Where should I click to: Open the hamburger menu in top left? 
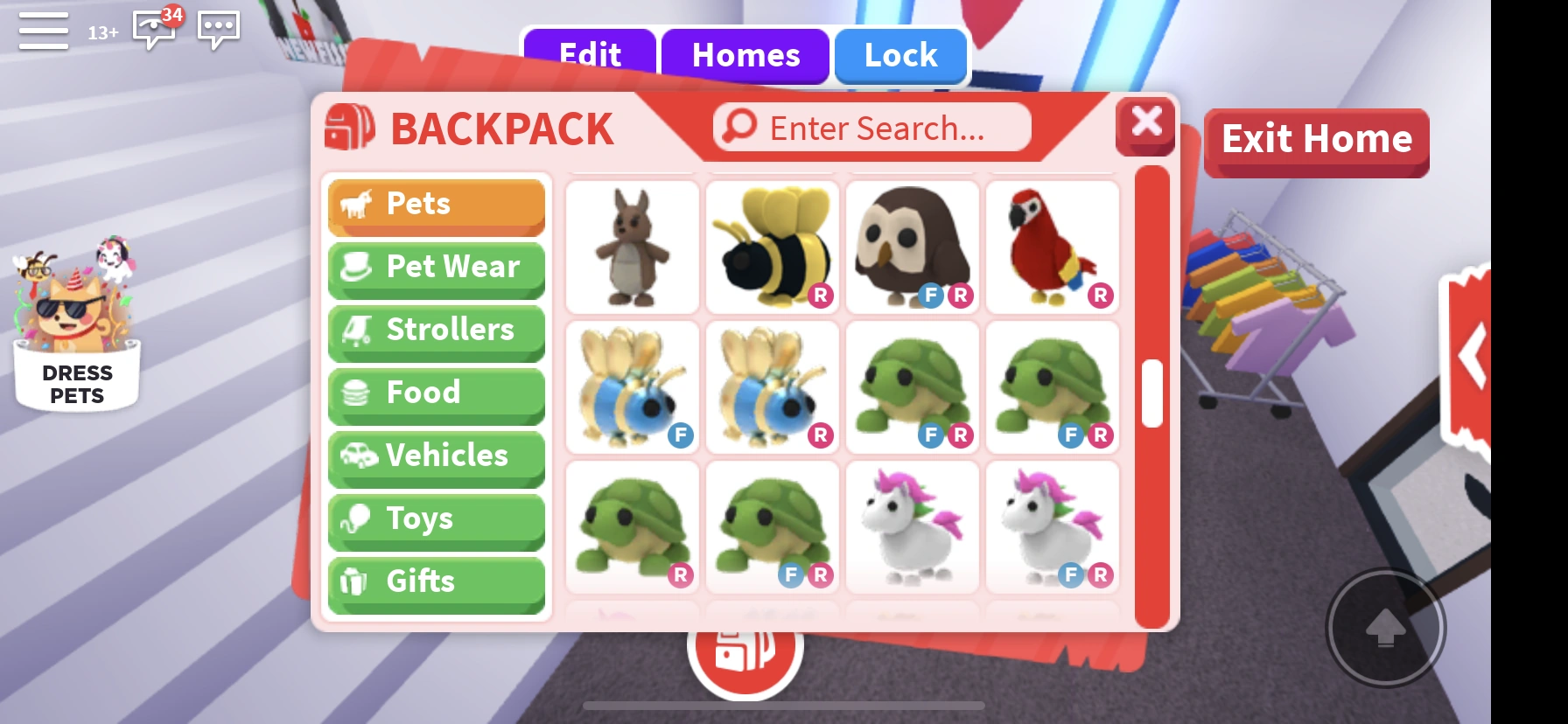click(42, 30)
